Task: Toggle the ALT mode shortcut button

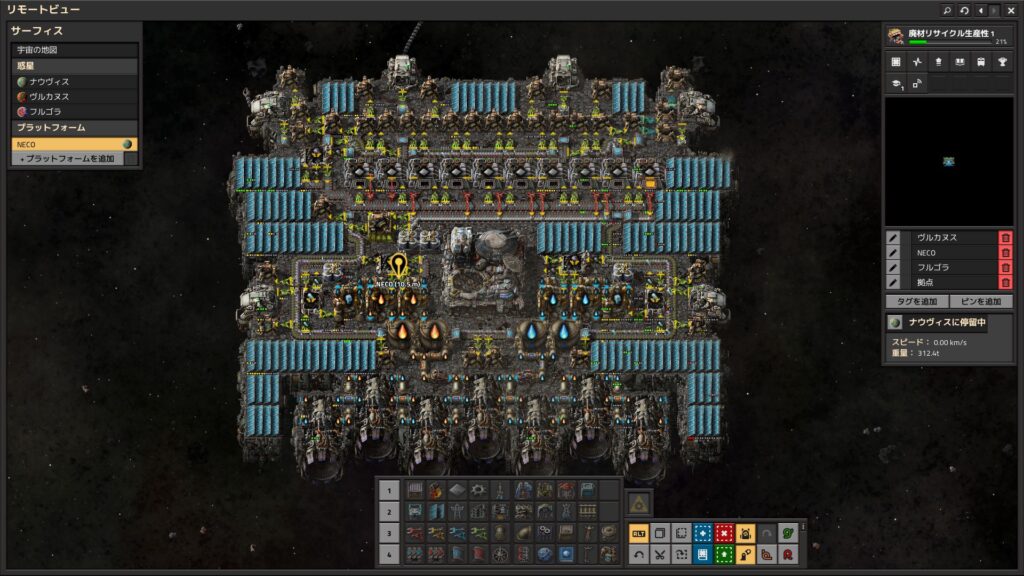Action: pos(637,534)
